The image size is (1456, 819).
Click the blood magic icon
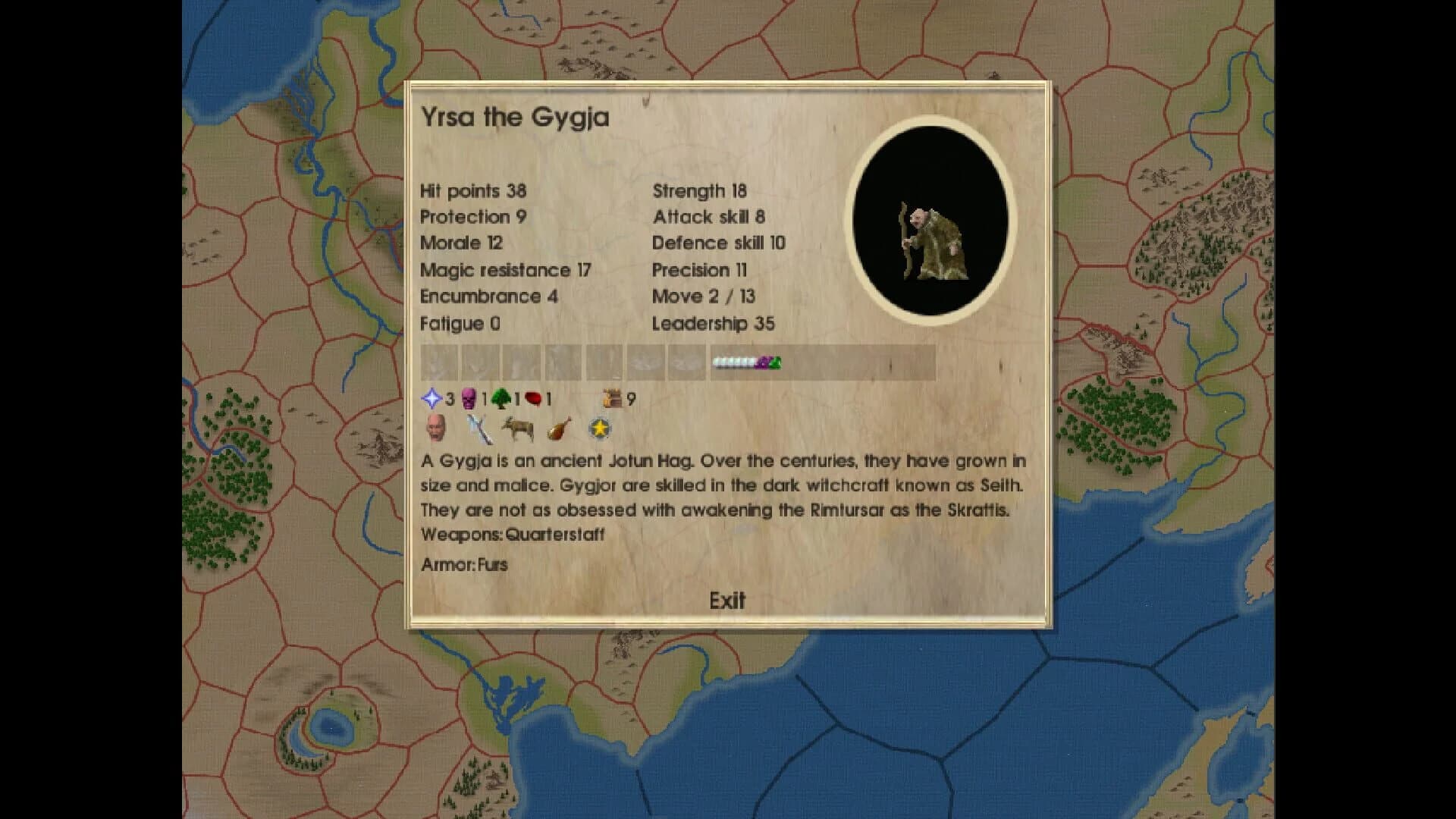point(532,398)
